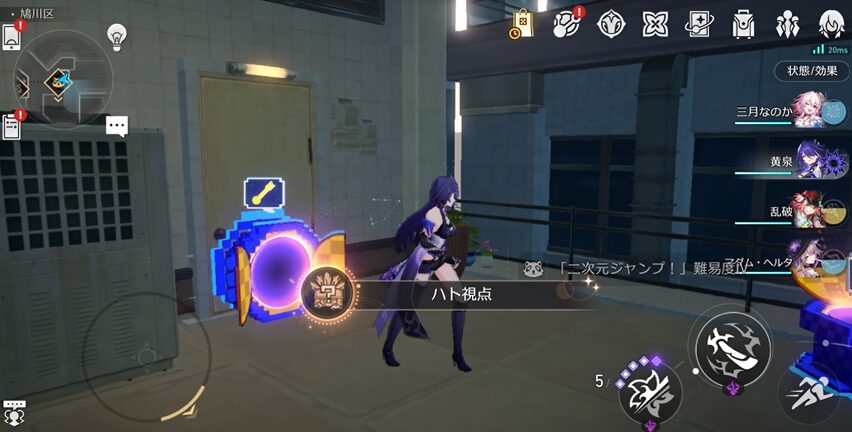Open the minimap of 鳩川区
The width and height of the screenshot is (852, 432).
click(x=62, y=79)
